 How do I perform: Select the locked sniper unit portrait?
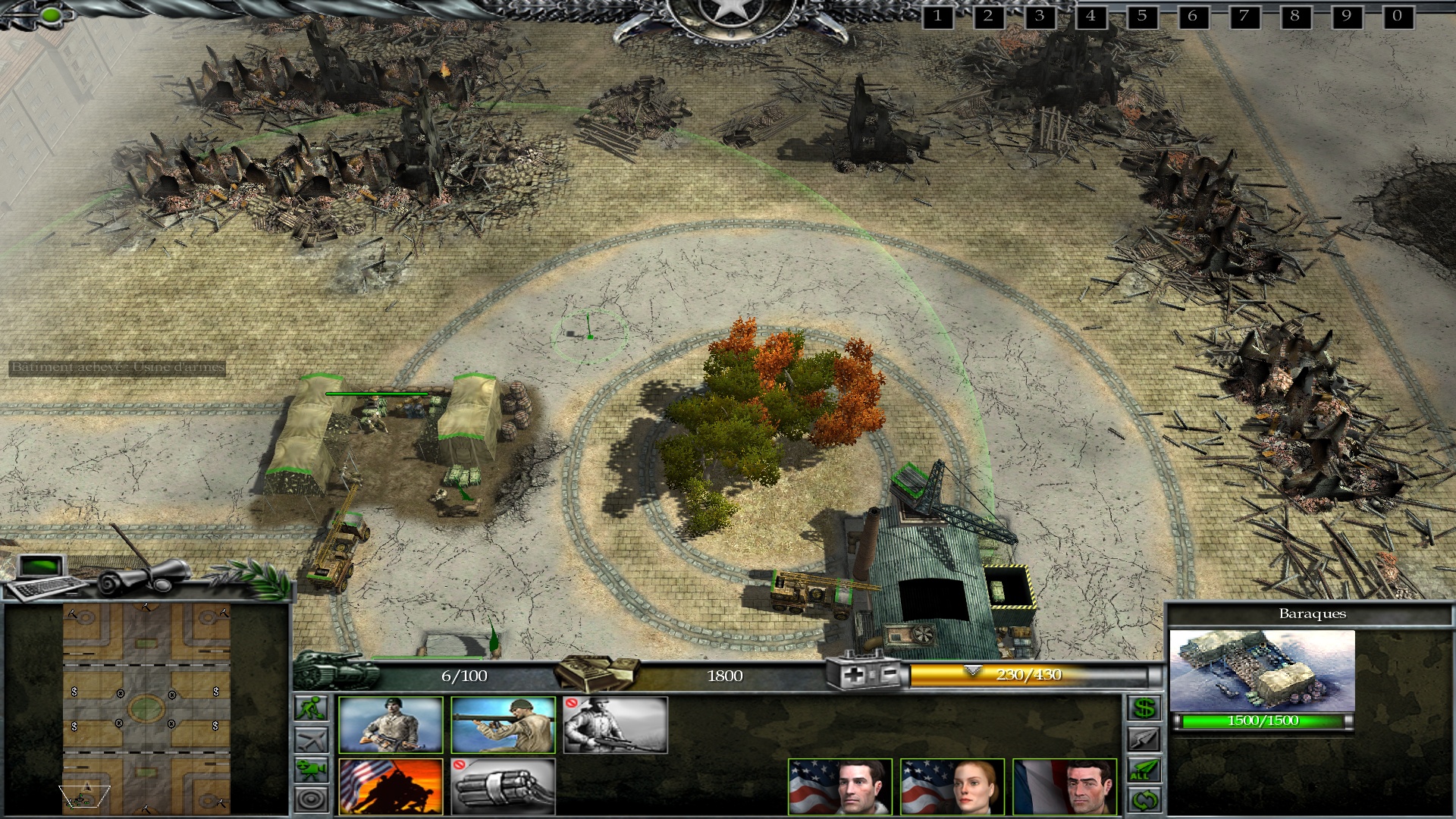[615, 725]
